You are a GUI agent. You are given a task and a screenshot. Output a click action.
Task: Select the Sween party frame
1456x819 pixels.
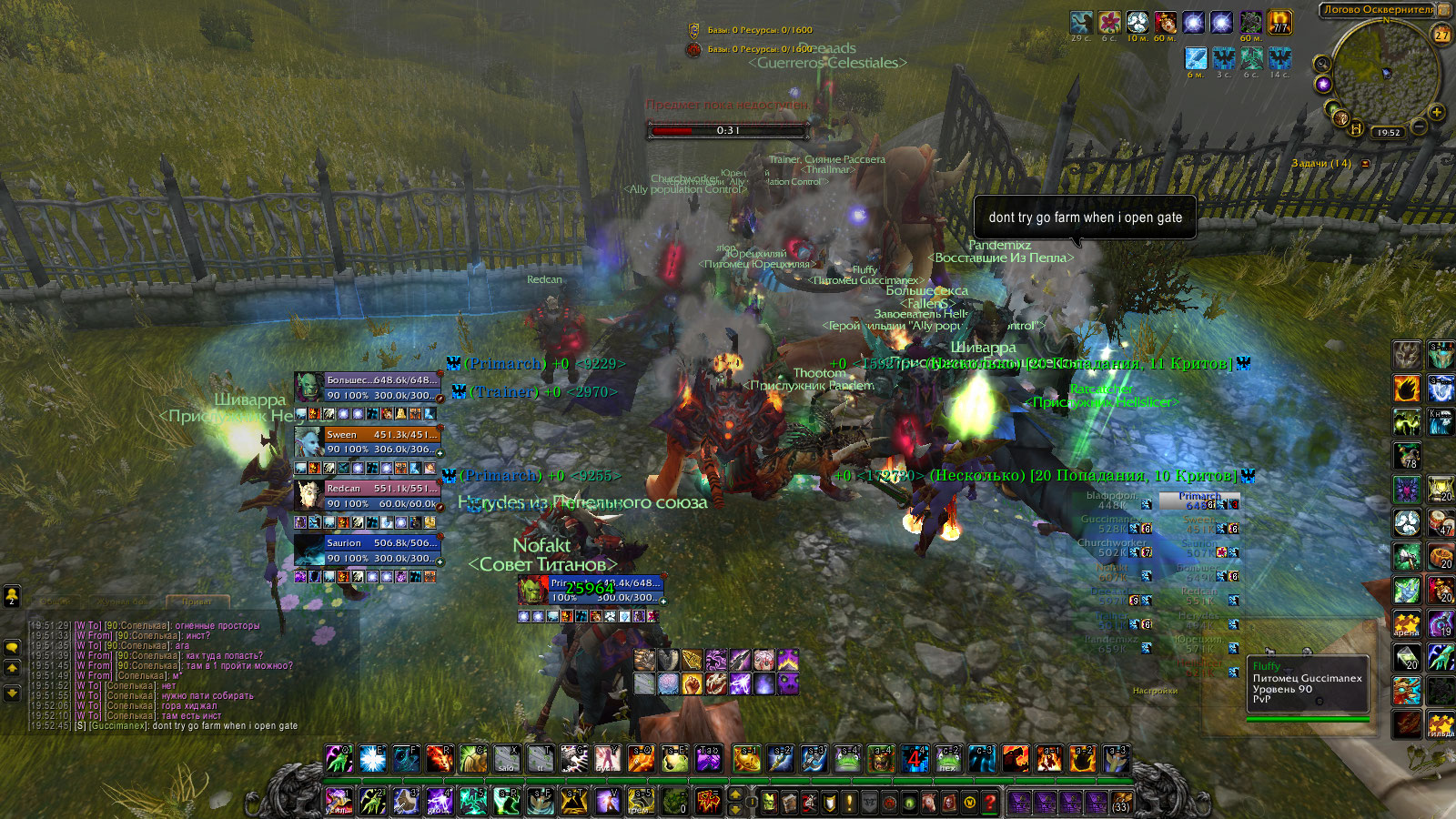[x=368, y=442]
